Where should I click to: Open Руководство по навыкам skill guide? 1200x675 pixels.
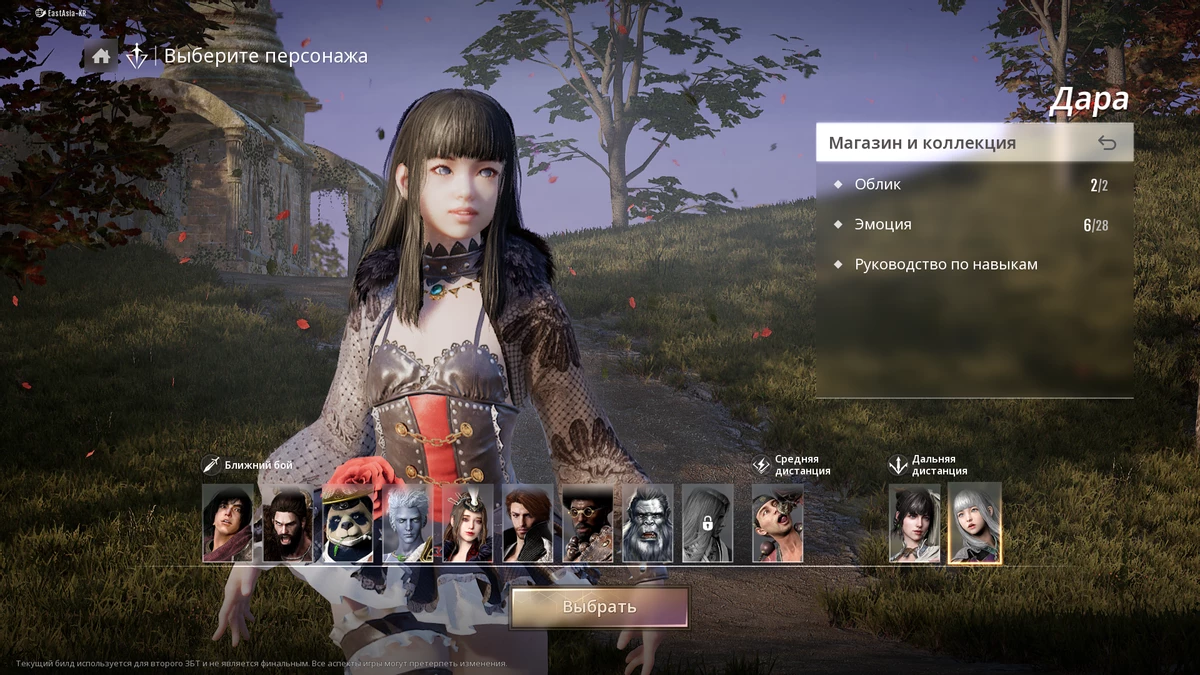(x=945, y=265)
